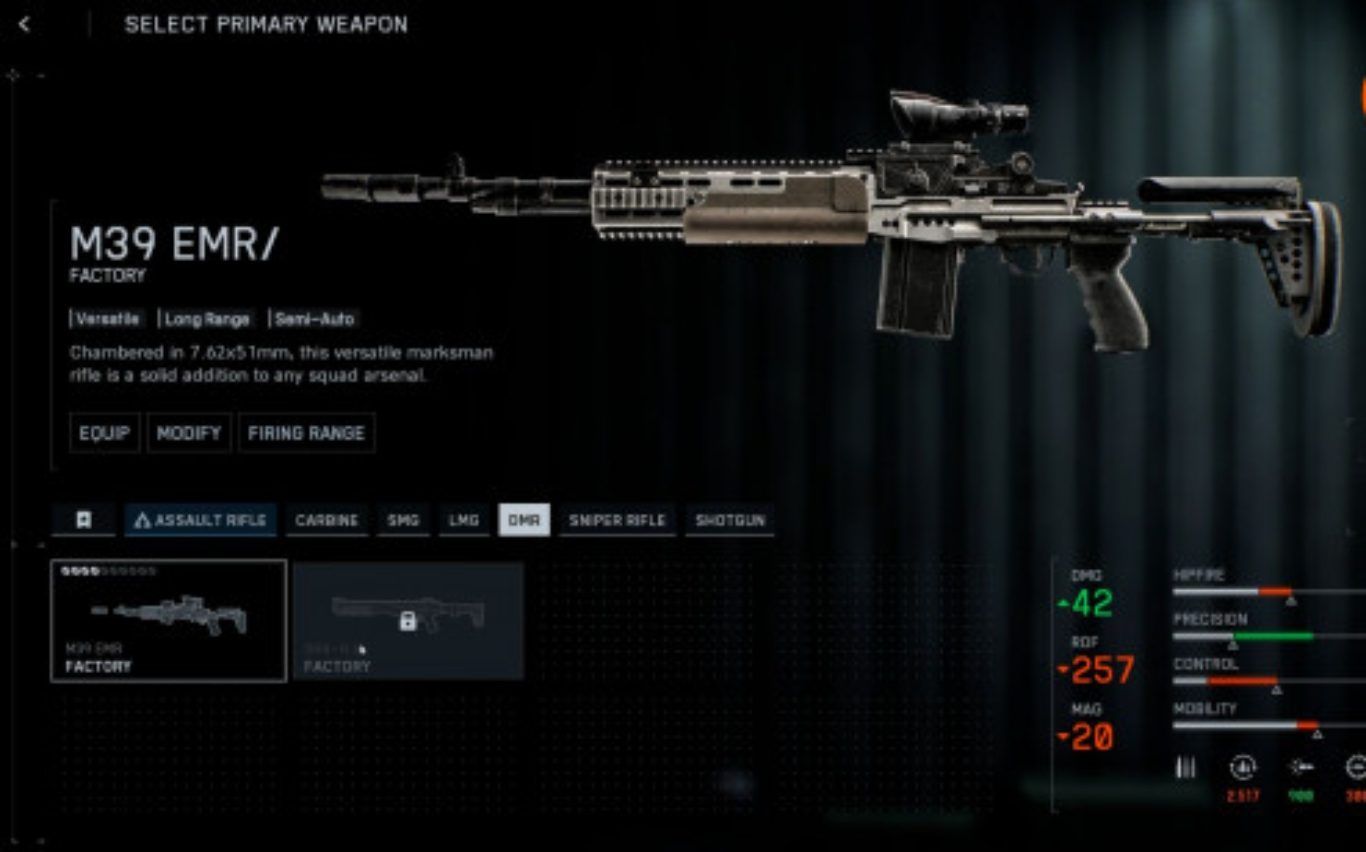The height and width of the screenshot is (852, 1366).
Task: Open the favorites bookmark tab
Action: pyautogui.click(x=84, y=520)
